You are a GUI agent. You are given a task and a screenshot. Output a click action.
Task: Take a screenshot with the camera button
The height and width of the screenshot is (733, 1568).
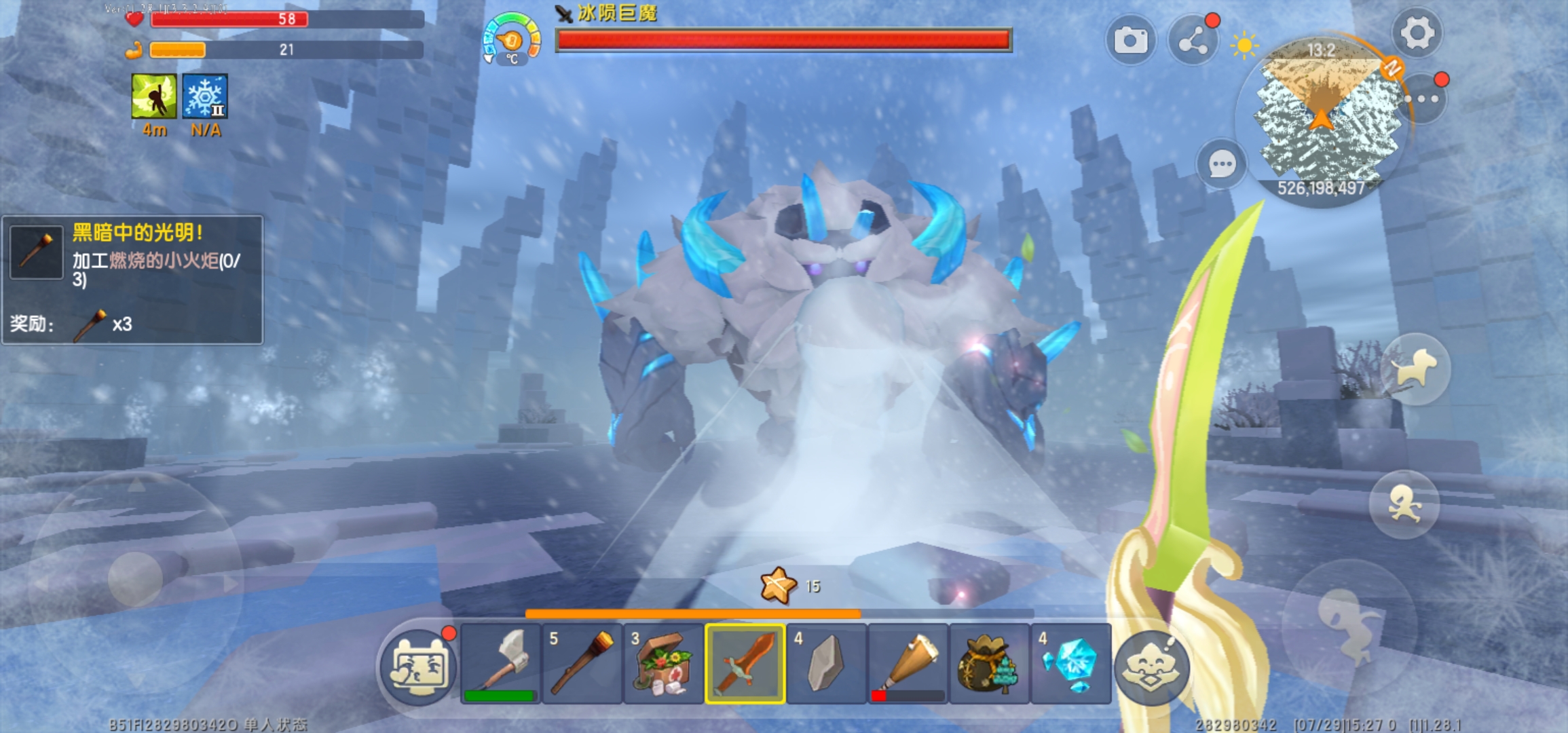tap(1130, 41)
